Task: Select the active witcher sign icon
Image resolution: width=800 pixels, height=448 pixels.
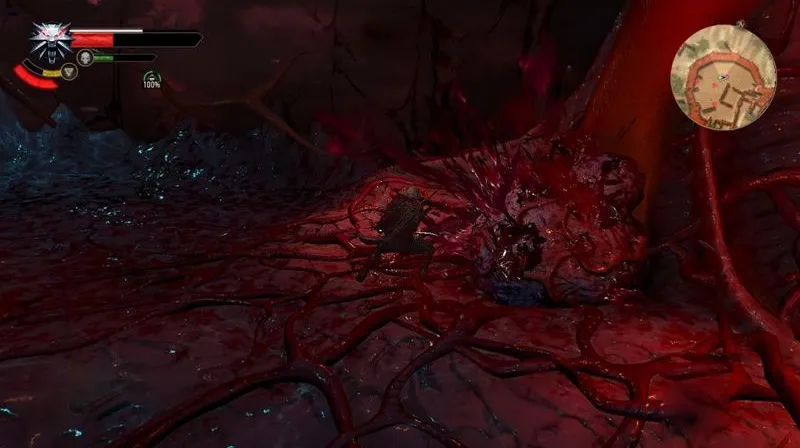Action: [69, 72]
